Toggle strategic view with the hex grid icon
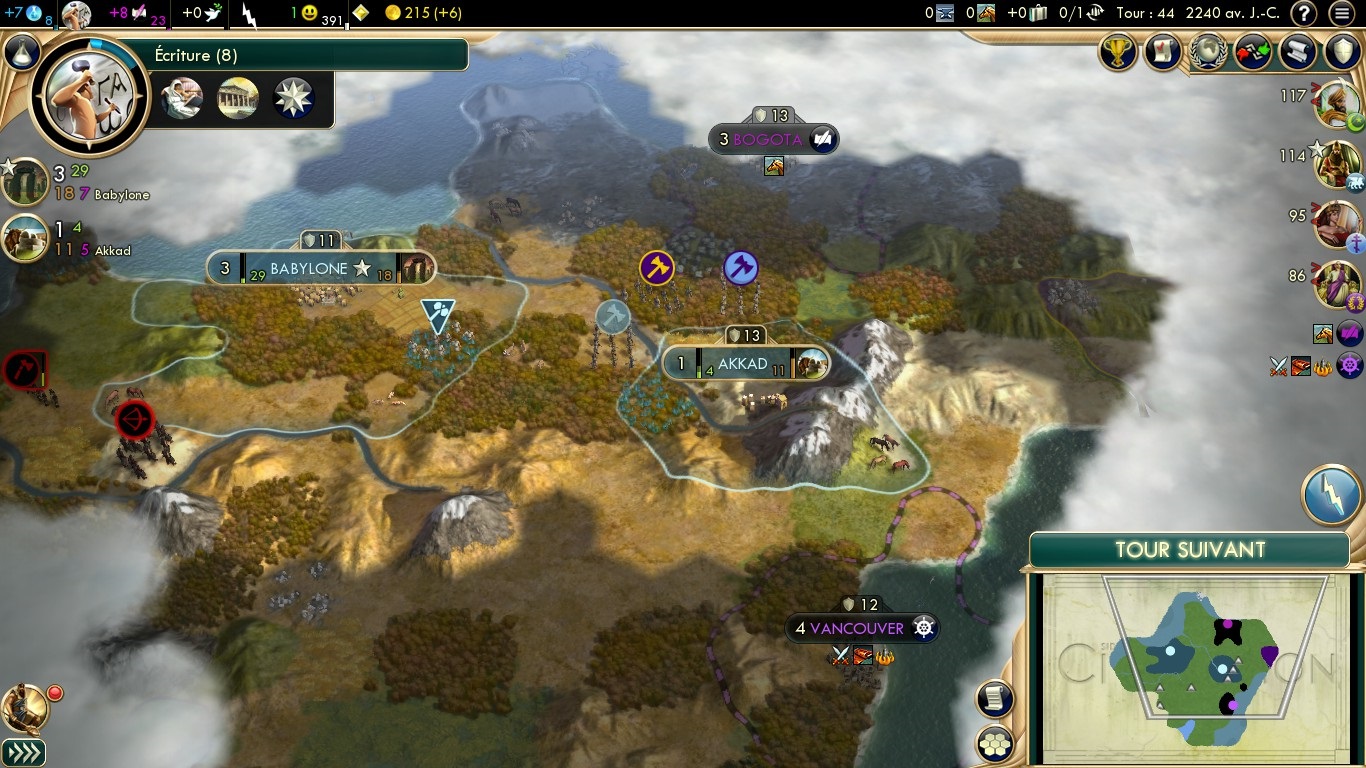Viewport: 1366px width, 768px height. click(995, 745)
